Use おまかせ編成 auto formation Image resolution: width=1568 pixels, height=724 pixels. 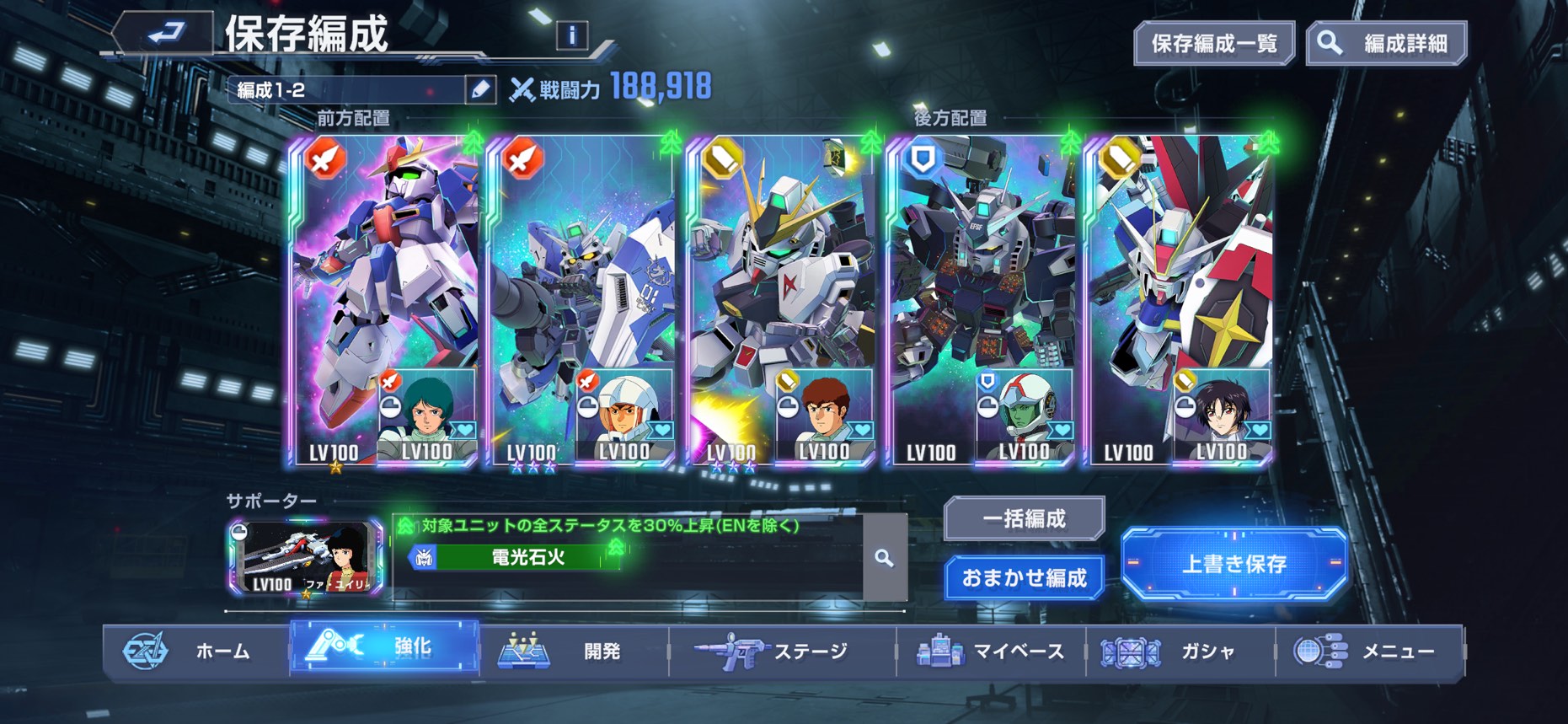click(x=1024, y=577)
